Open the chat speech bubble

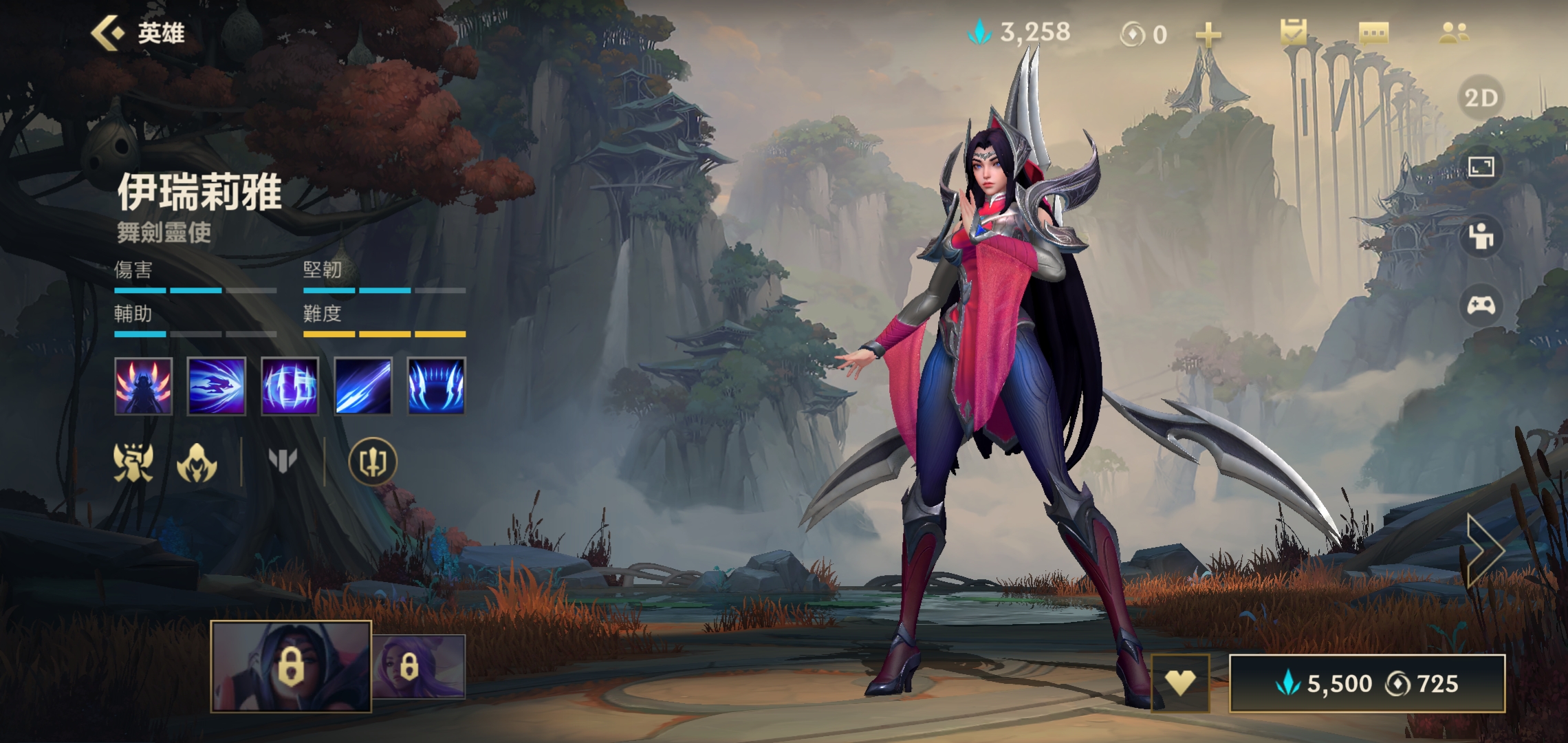click(x=1373, y=33)
